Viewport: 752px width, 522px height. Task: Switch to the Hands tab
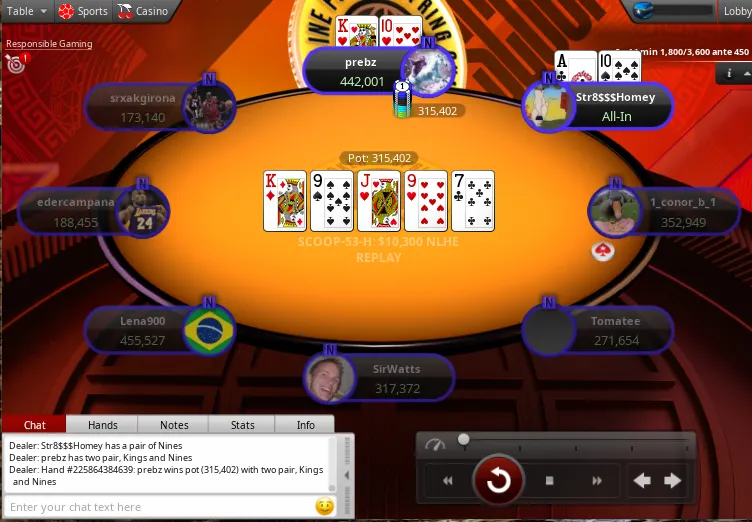(103, 425)
